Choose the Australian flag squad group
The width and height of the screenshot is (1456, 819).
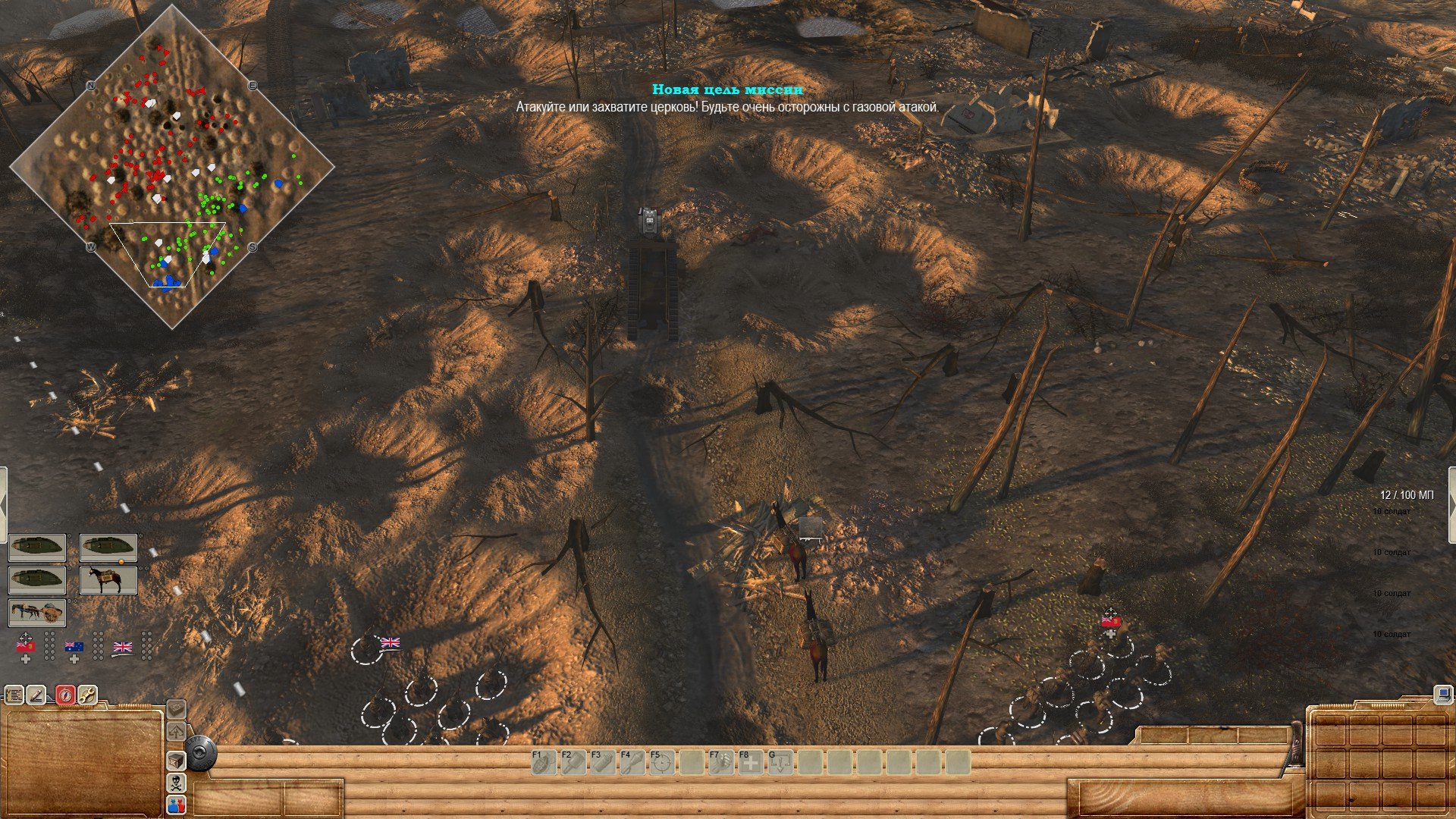(74, 647)
